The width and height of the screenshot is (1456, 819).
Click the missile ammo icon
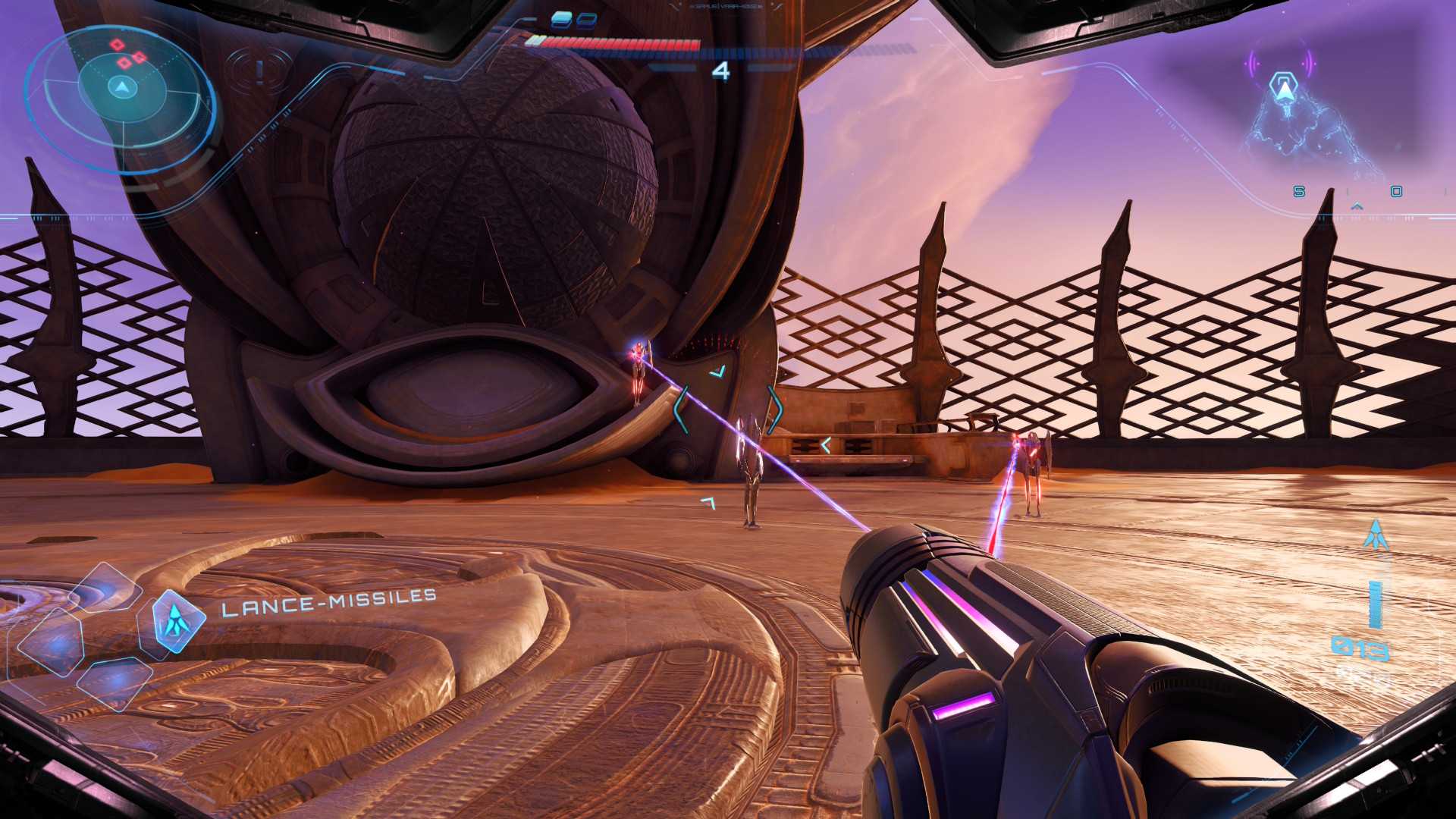[x=1376, y=535]
